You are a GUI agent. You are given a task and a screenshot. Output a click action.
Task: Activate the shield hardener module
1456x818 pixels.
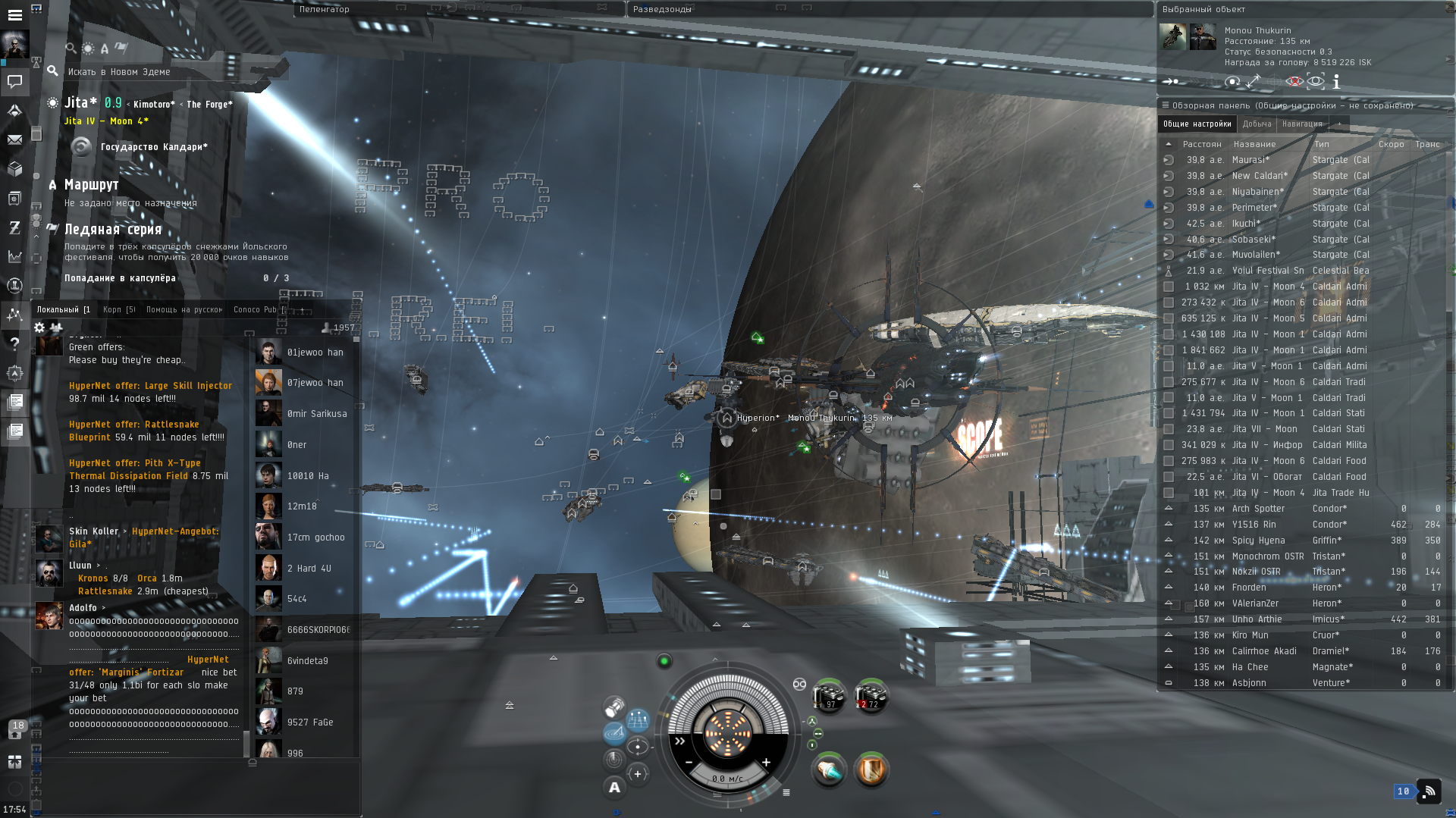[x=871, y=770]
